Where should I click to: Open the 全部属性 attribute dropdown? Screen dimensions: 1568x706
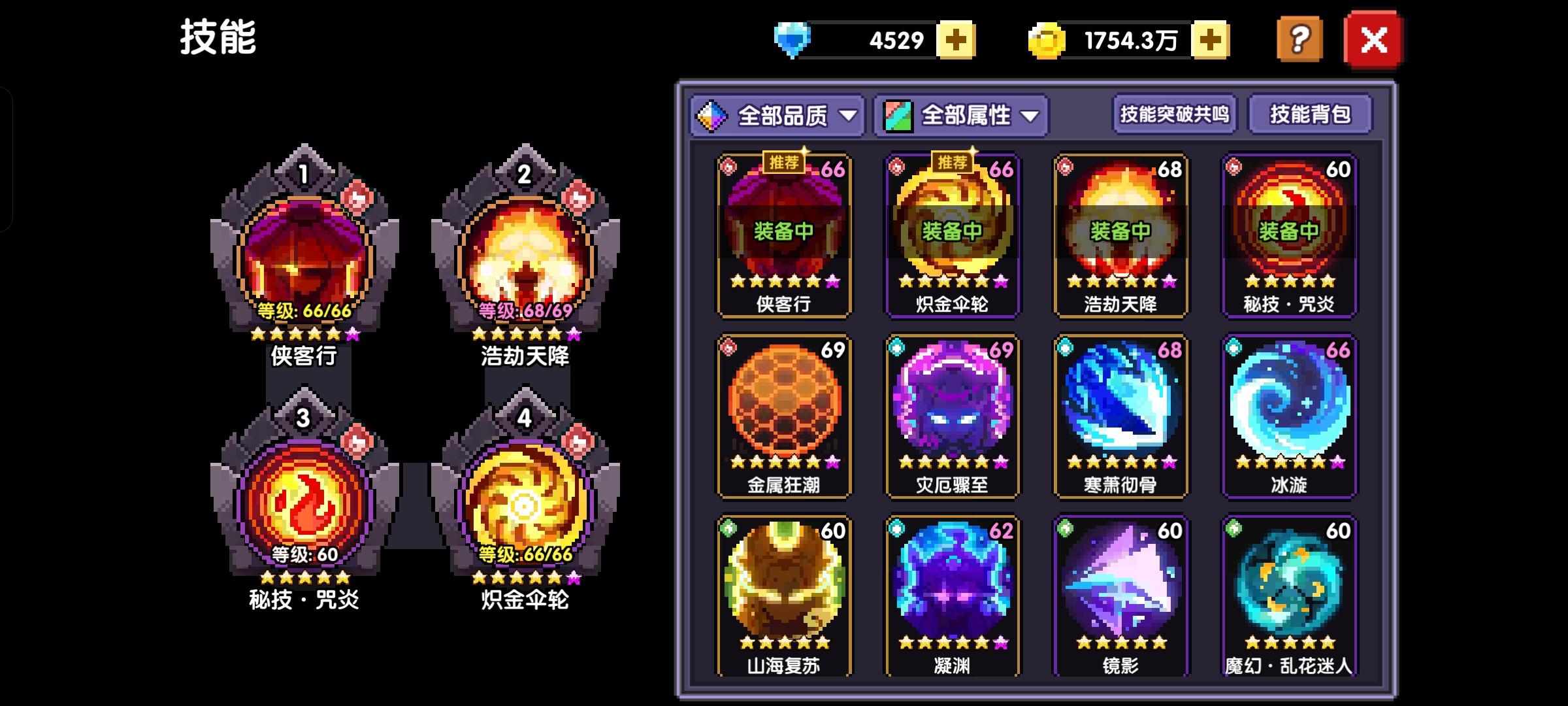click(960, 114)
